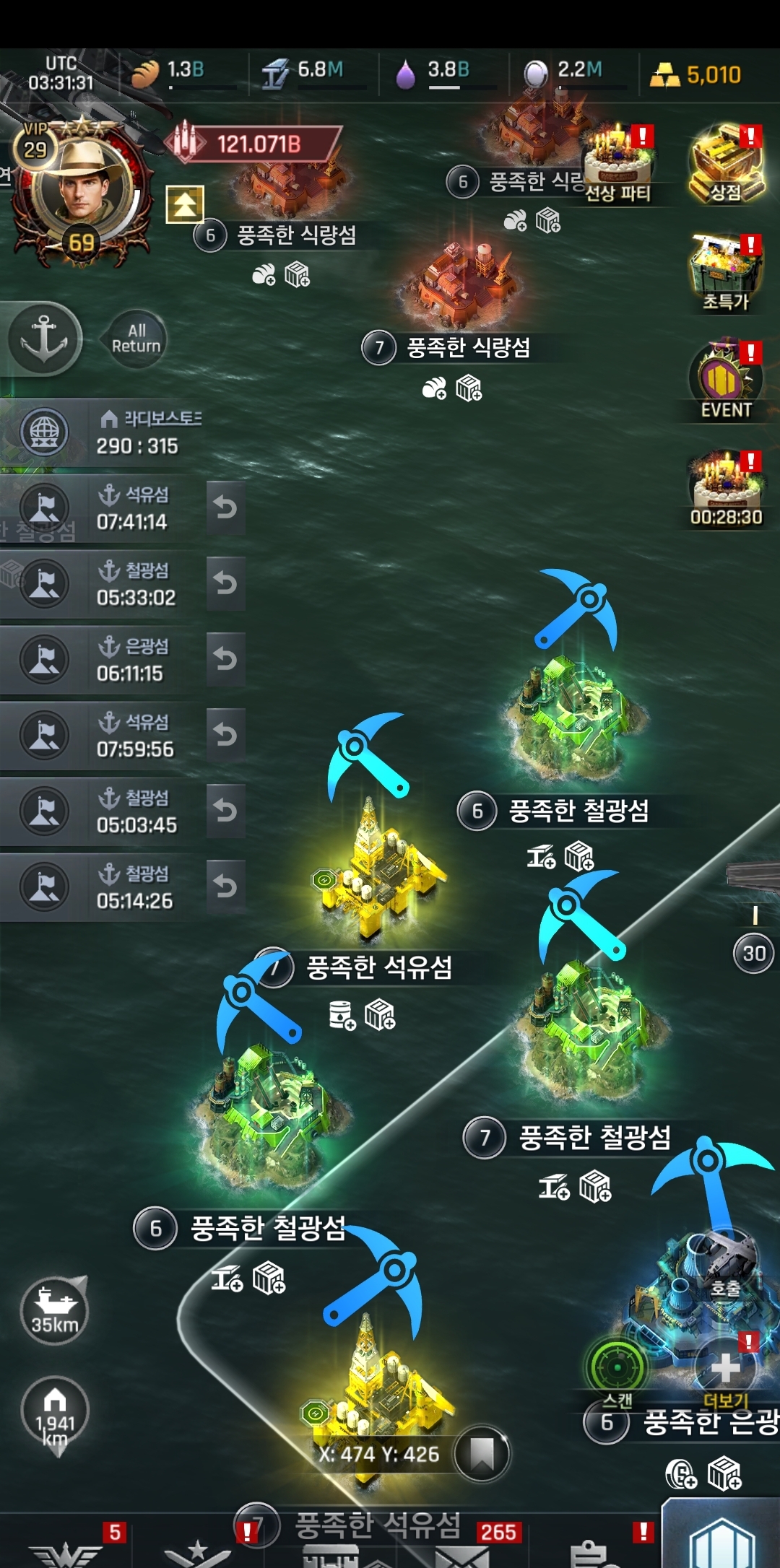Open the anchor fleet panel
This screenshot has width=780, height=1568.
pyautogui.click(x=44, y=339)
